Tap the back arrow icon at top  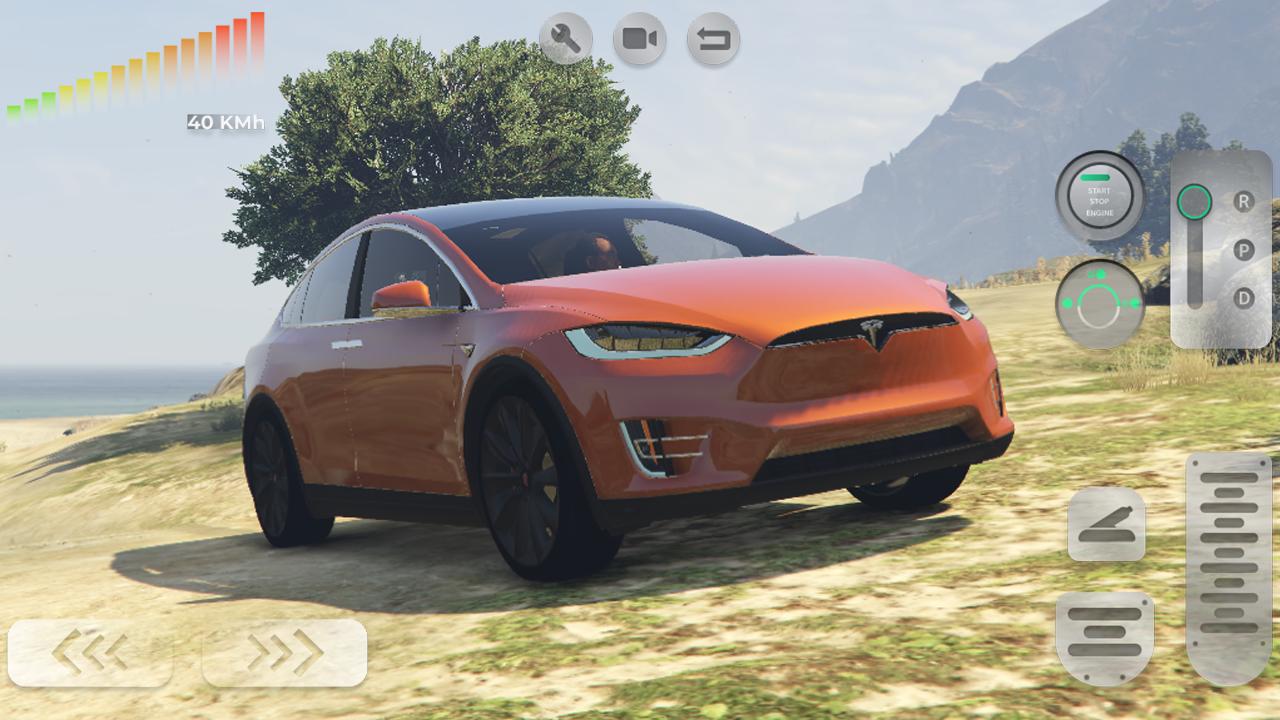[712, 37]
